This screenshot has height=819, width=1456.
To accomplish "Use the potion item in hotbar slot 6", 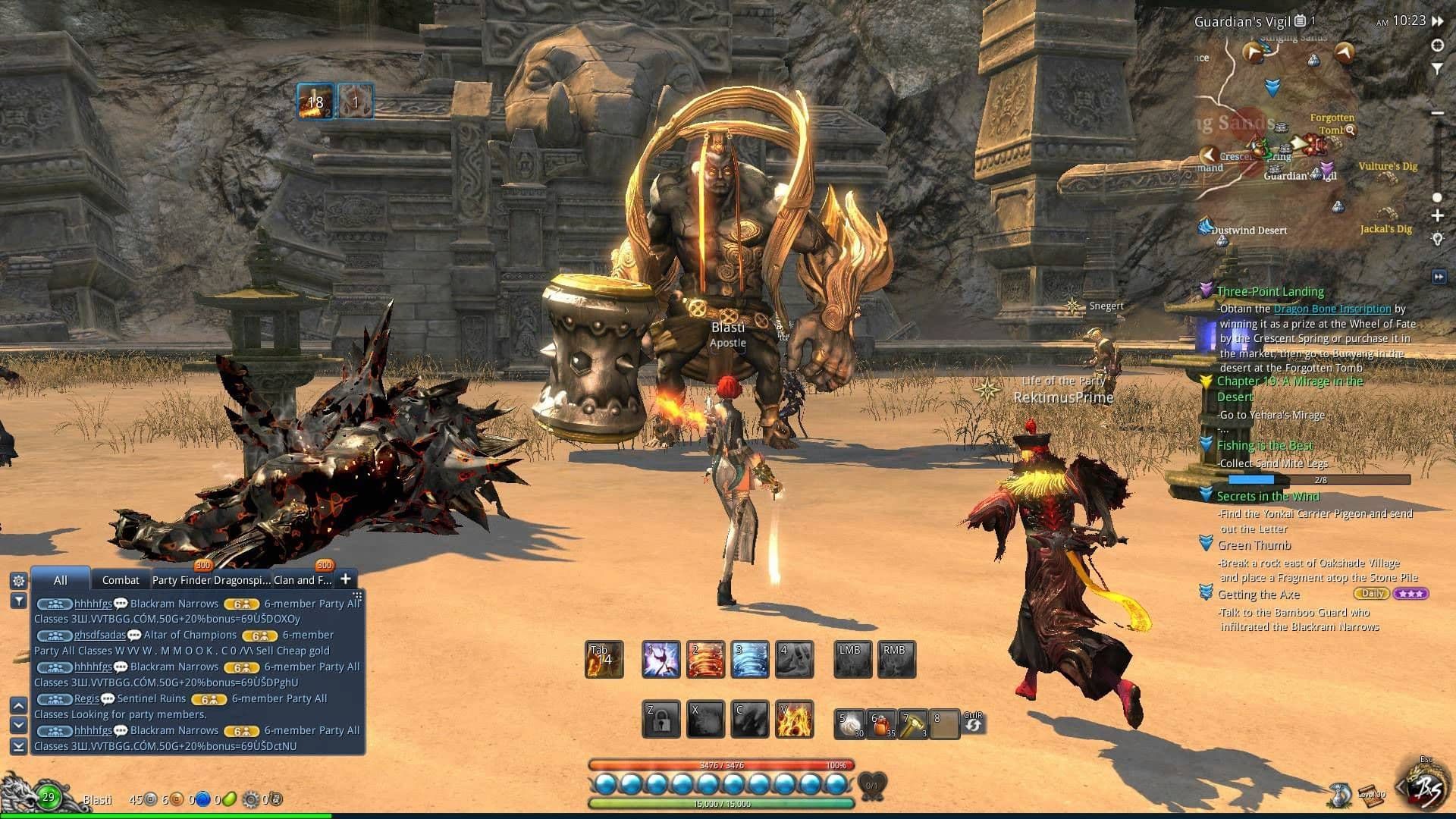I will (x=880, y=722).
